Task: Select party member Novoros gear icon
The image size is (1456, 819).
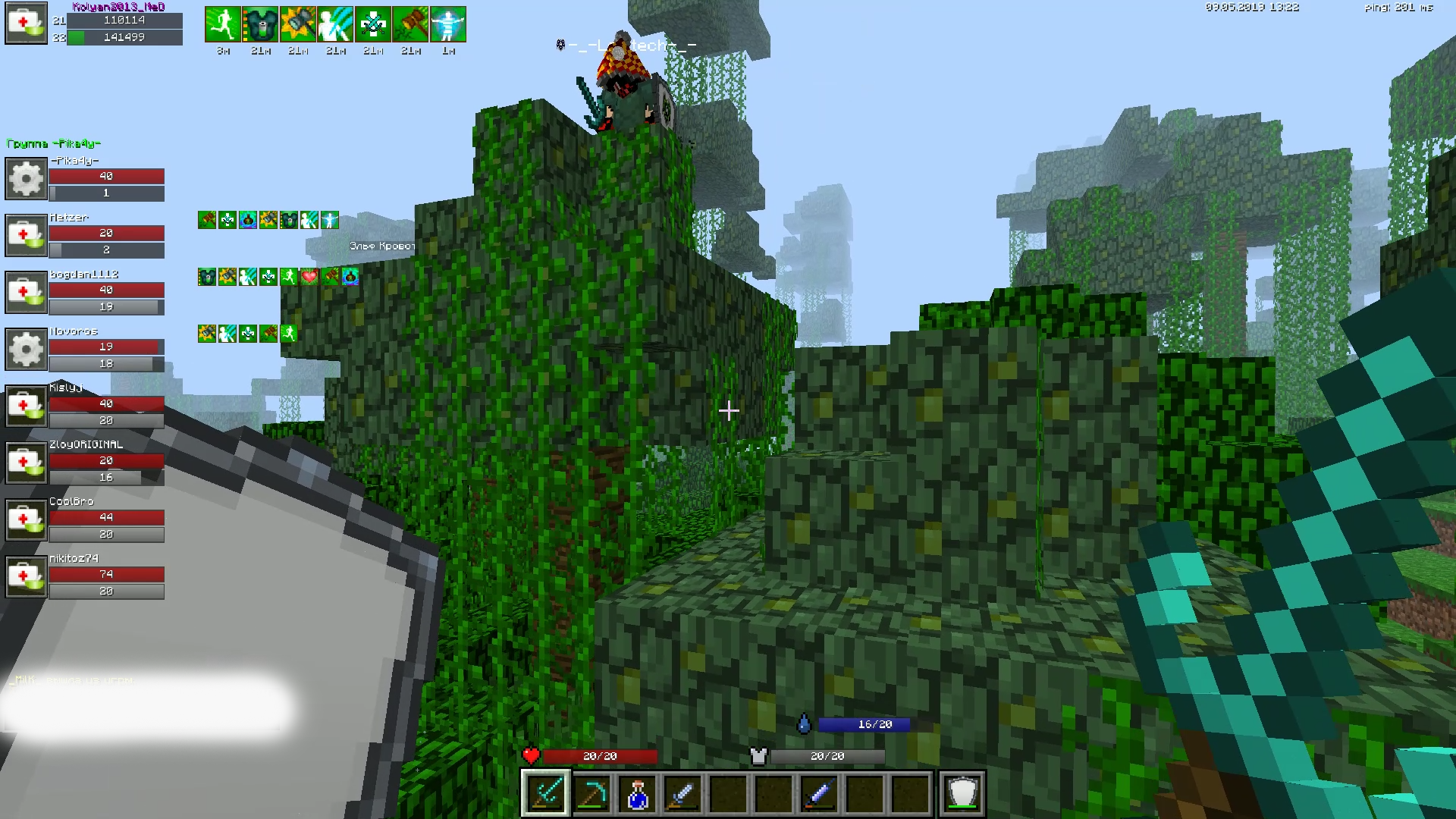Action: pyautogui.click(x=27, y=349)
